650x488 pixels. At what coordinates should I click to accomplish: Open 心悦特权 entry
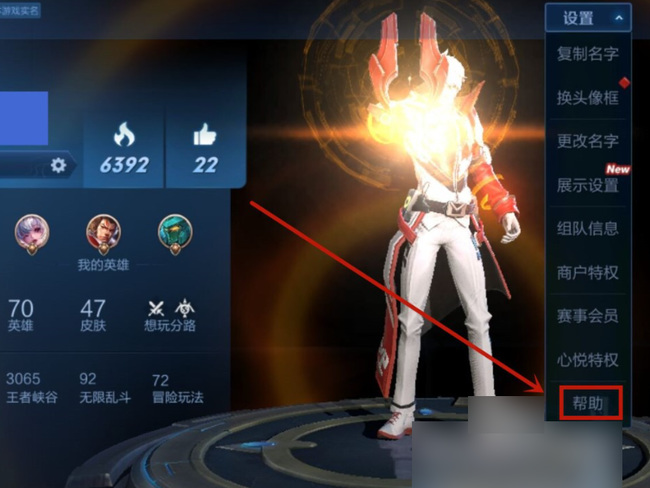[x=588, y=359]
